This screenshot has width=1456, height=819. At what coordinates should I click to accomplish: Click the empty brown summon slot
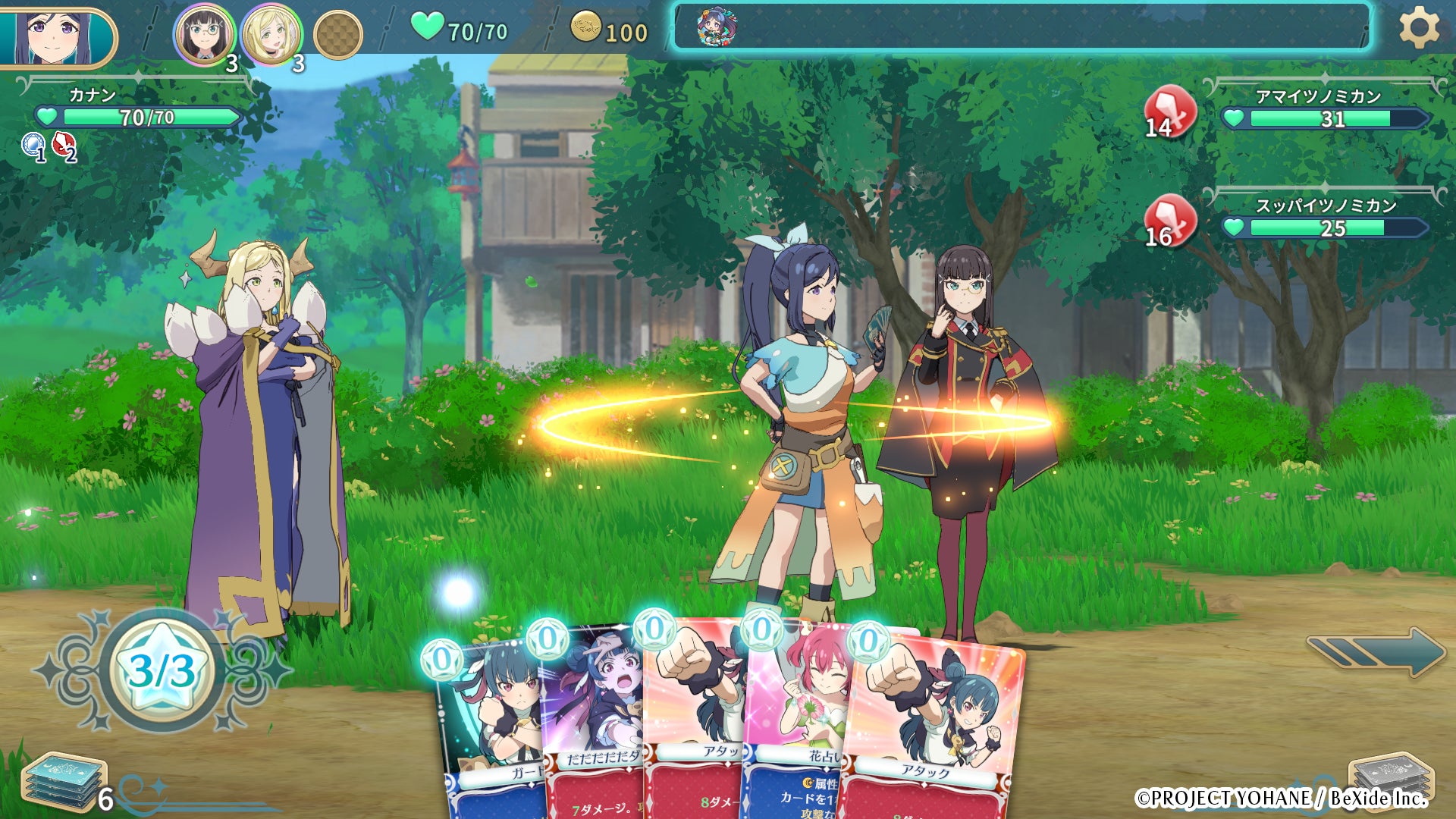pos(337,34)
